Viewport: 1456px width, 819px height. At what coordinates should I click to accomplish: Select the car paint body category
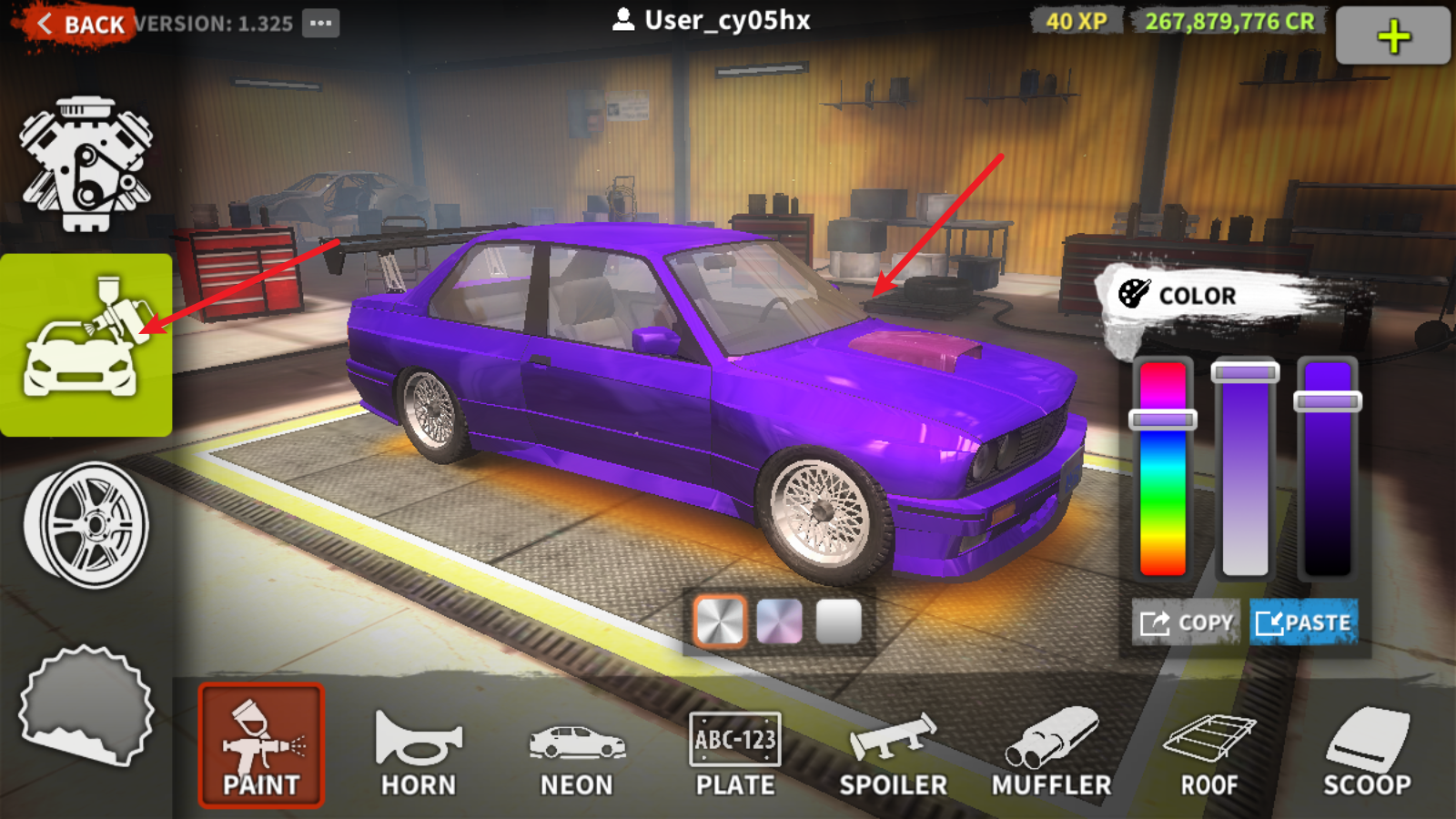click(86, 346)
